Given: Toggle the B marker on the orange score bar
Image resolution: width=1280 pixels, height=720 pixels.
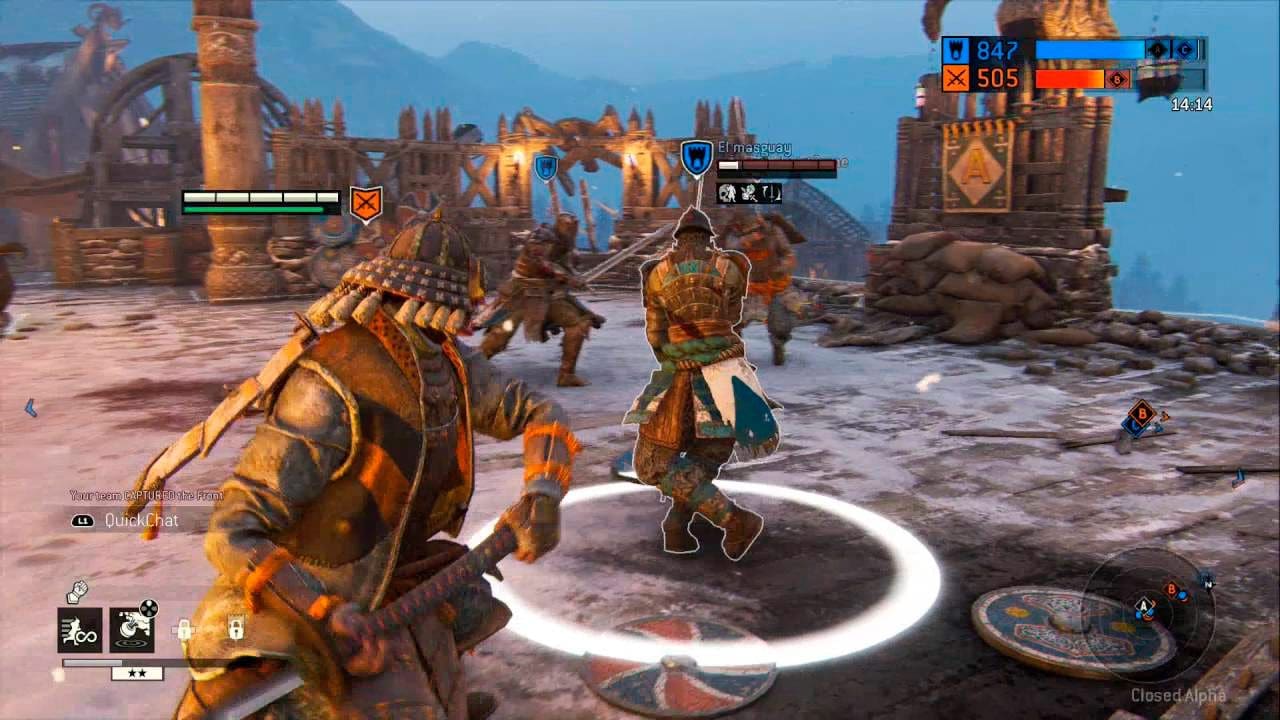Looking at the screenshot, I should coord(1116,78).
